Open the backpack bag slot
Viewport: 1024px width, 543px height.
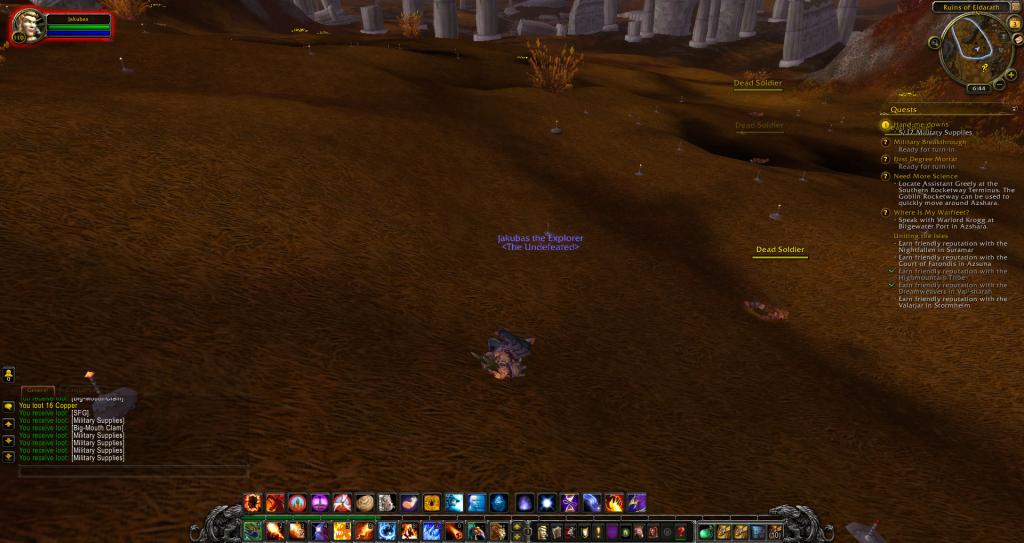[x=775, y=531]
